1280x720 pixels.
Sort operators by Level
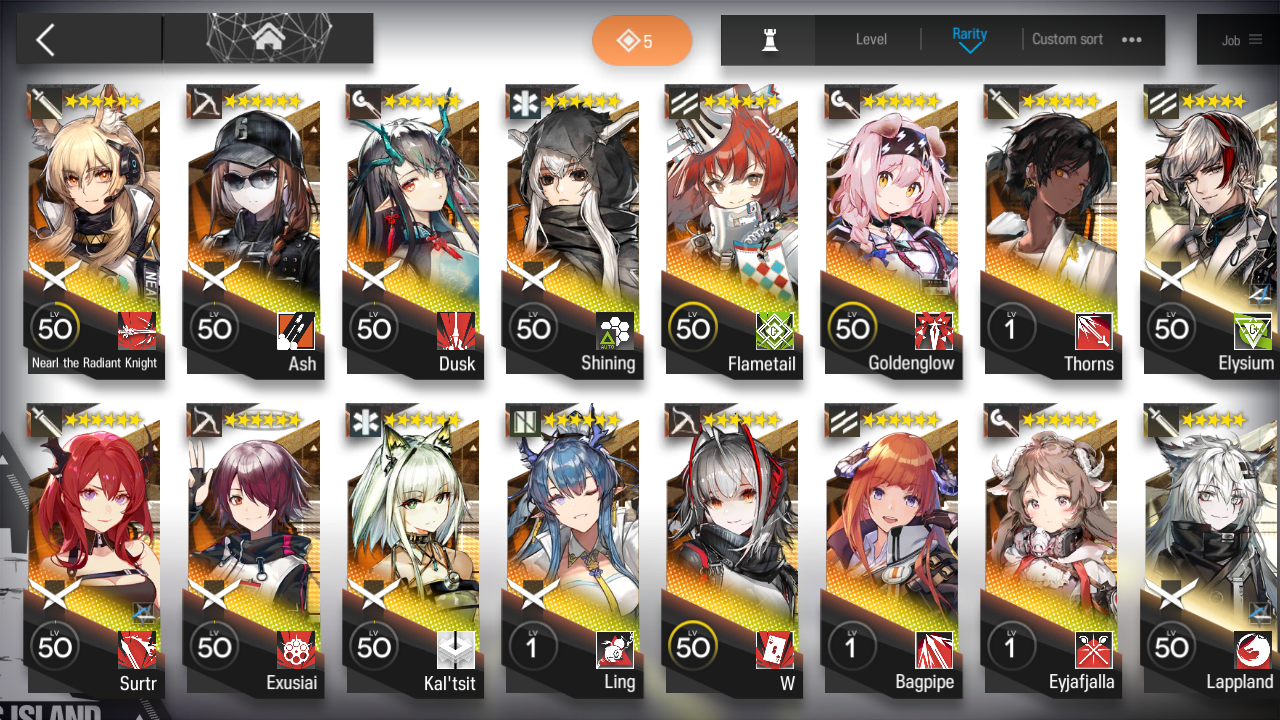pyautogui.click(x=871, y=40)
